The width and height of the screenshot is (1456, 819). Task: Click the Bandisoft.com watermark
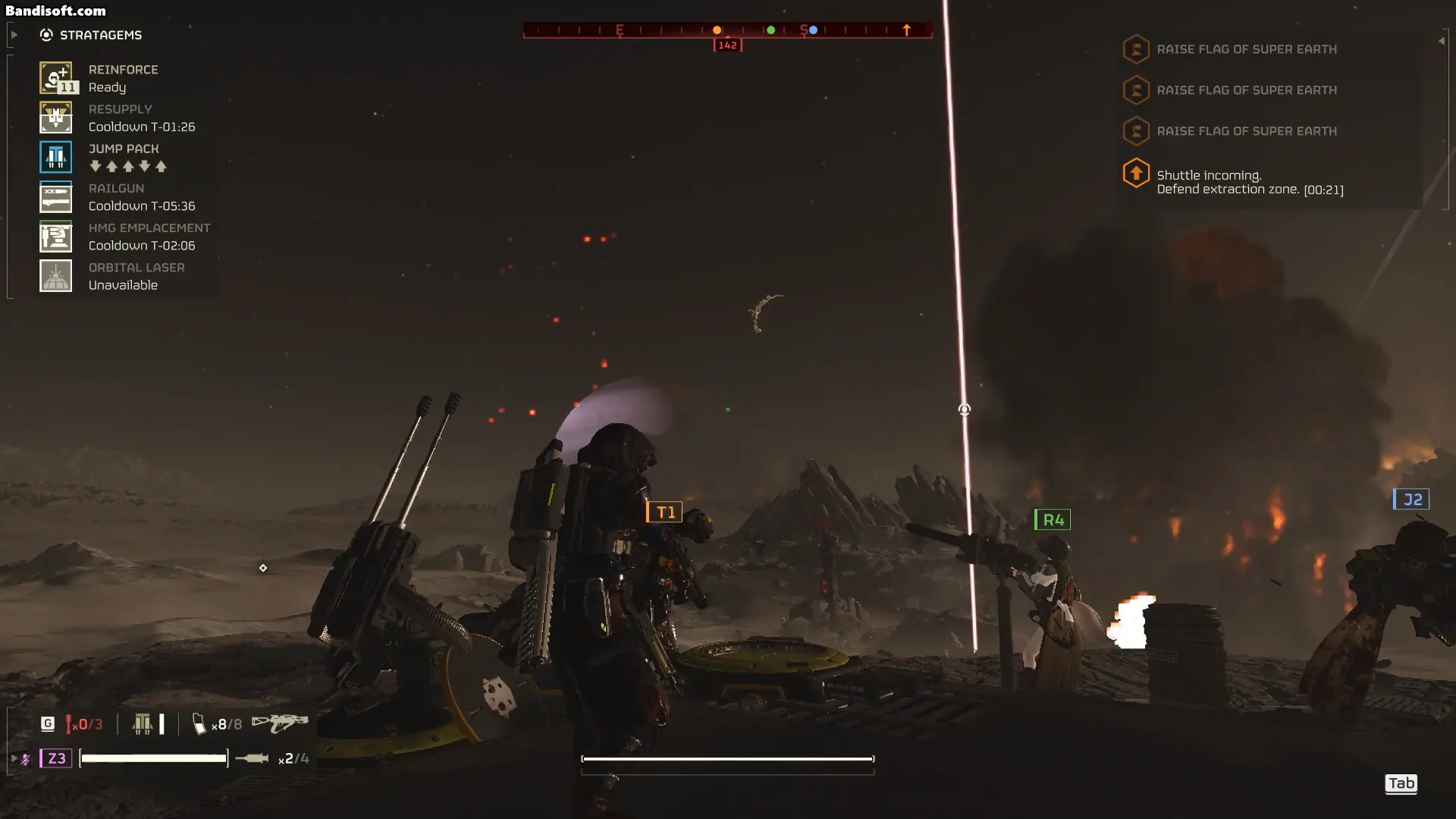pyautogui.click(x=55, y=11)
